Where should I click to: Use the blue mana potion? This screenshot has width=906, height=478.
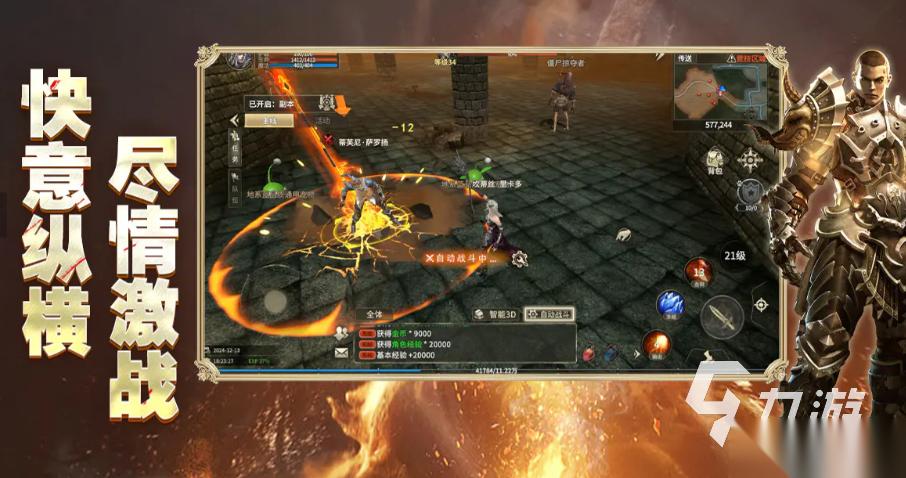click(610, 352)
